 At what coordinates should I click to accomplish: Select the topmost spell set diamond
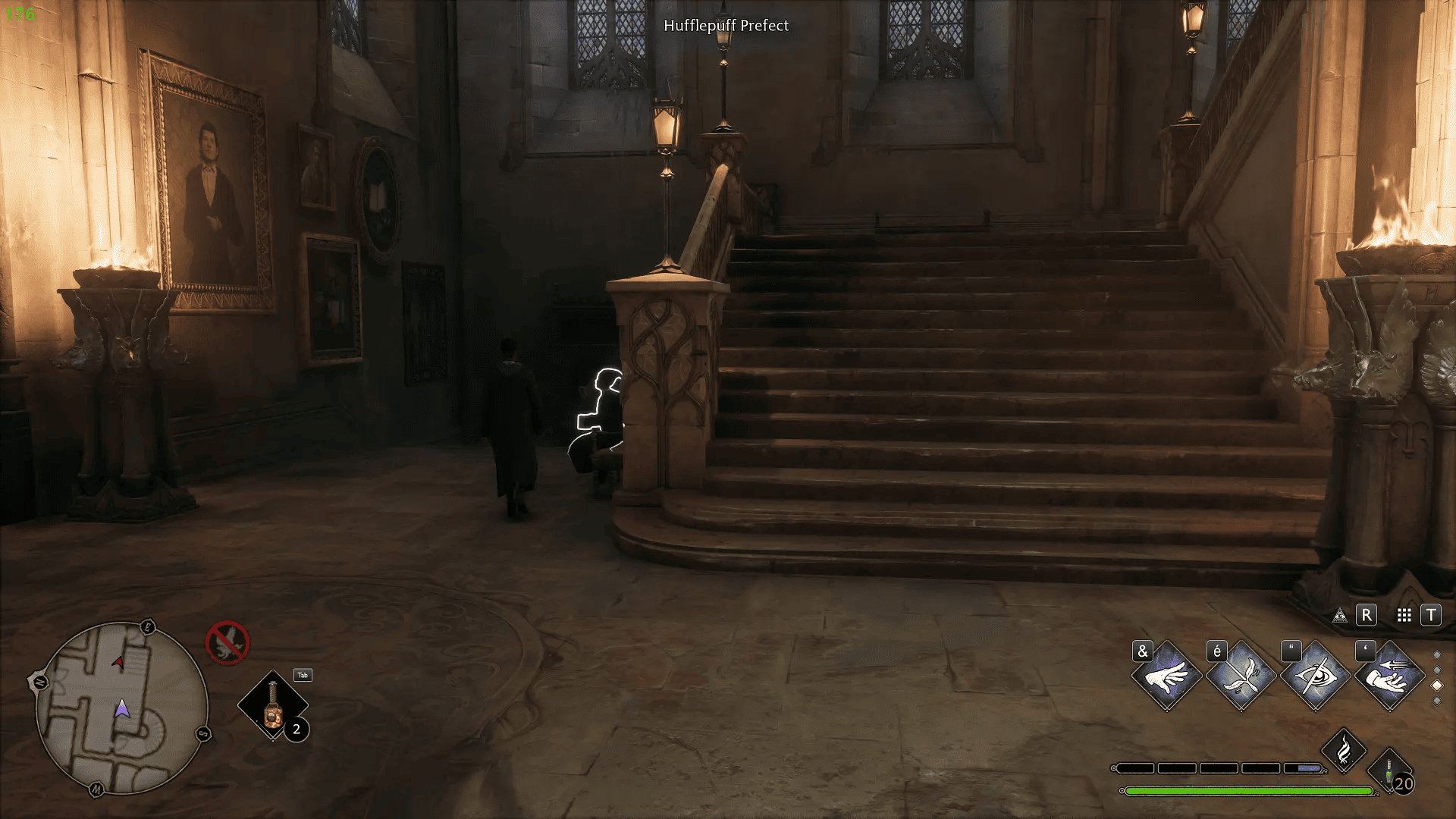tap(1436, 654)
